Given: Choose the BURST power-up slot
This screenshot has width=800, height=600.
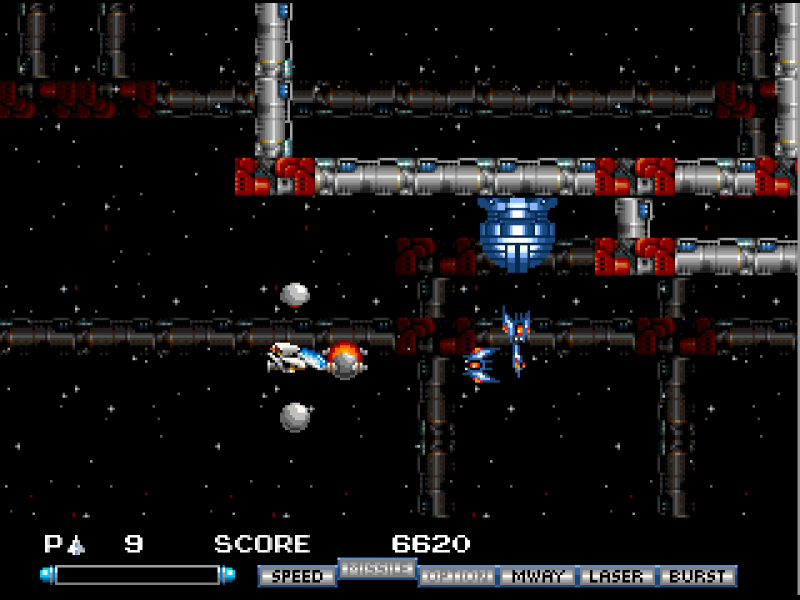Looking at the screenshot, I should click(697, 576).
